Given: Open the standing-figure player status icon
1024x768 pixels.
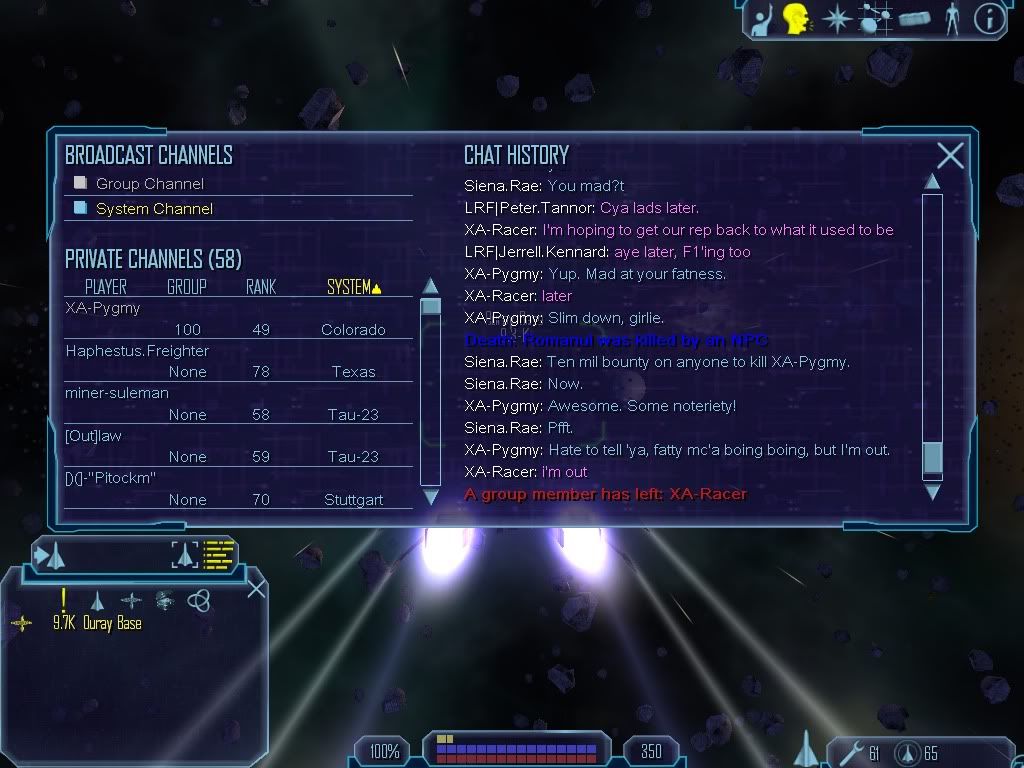Looking at the screenshot, I should tap(951, 19).
